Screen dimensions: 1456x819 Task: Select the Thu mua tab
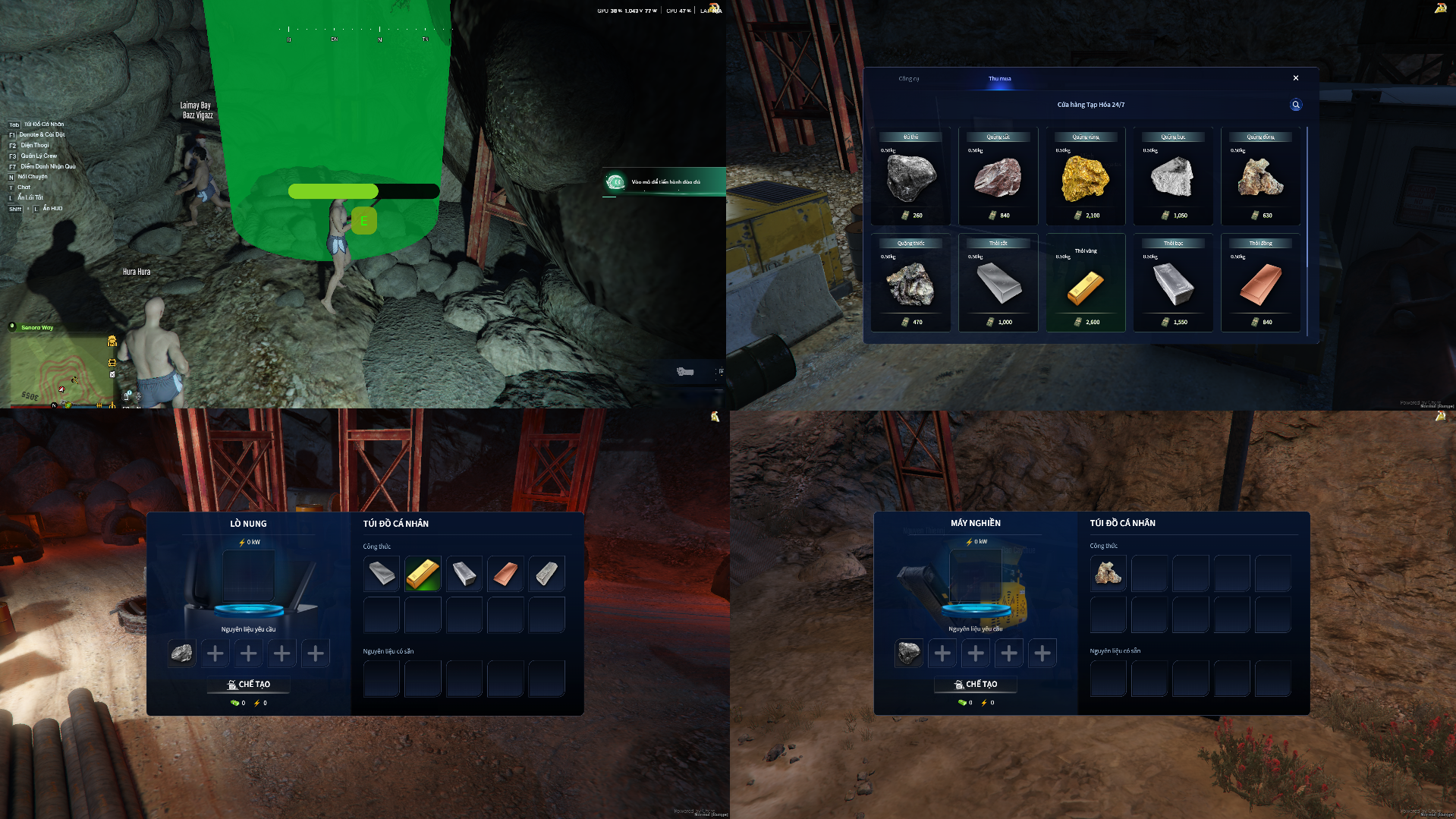(x=999, y=79)
